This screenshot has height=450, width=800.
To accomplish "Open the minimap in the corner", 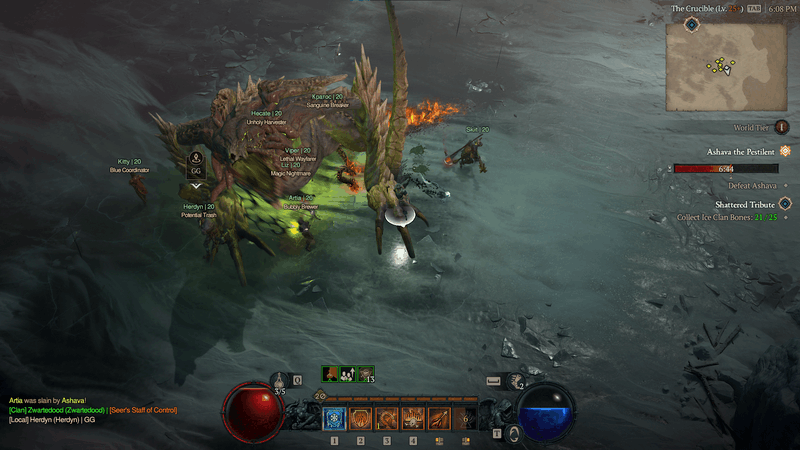I will click(x=726, y=65).
